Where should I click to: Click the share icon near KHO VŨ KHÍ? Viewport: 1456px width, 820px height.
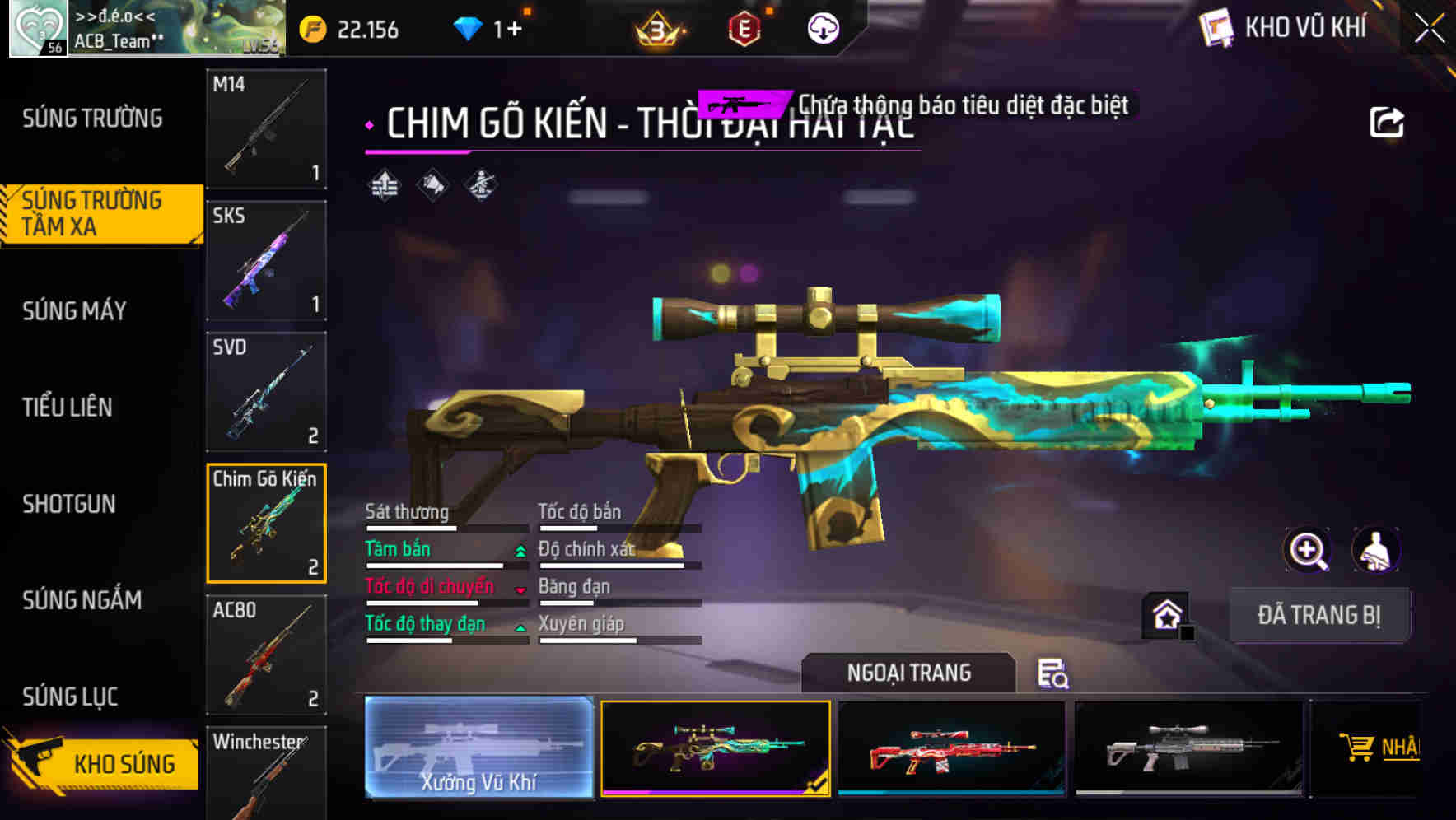coord(1388,120)
